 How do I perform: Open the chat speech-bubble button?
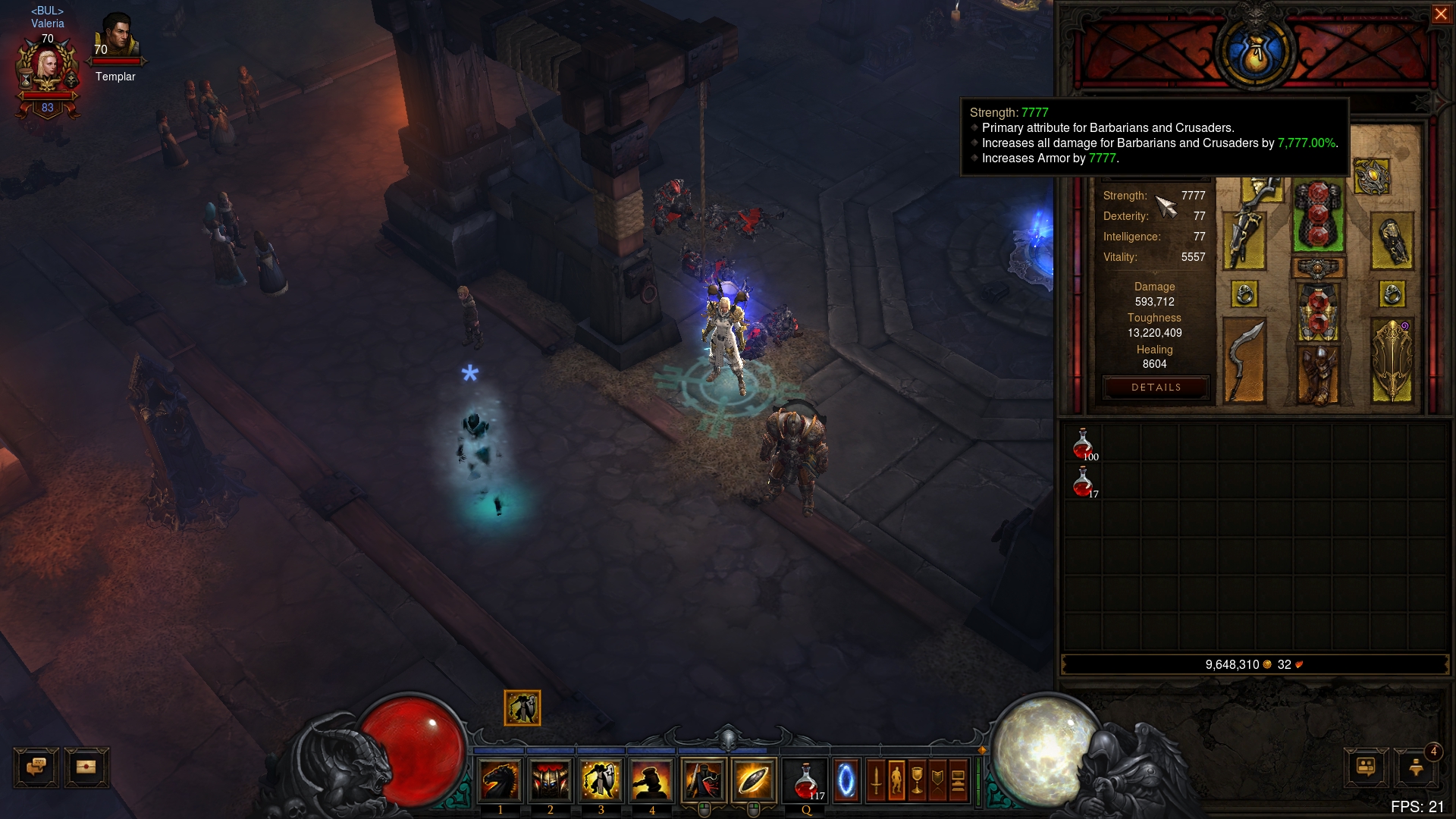coord(36,767)
